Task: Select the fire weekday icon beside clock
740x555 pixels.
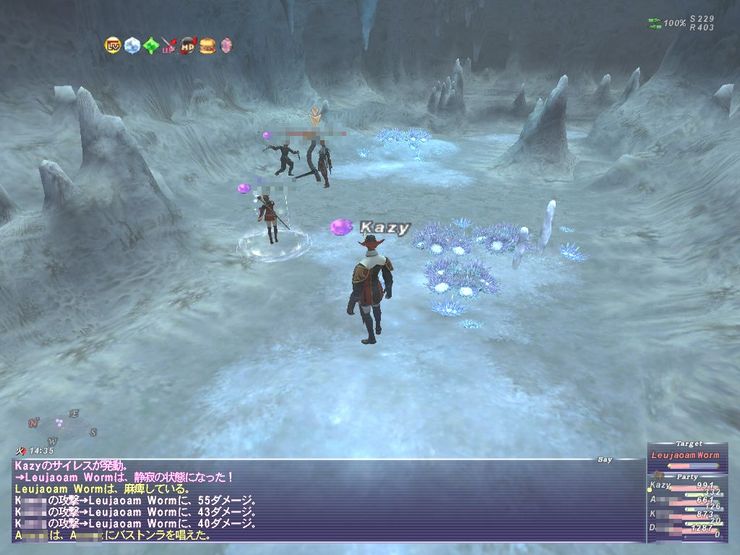Action: (22, 452)
